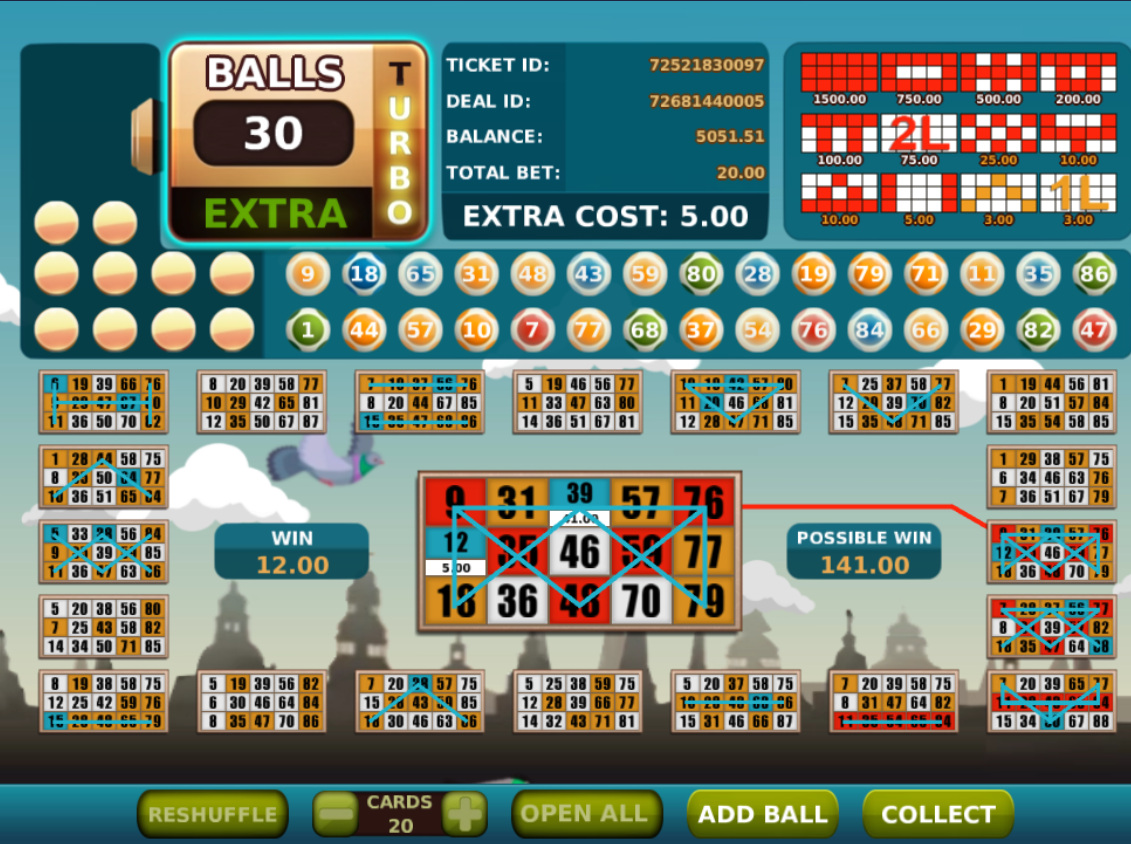Select the large center bingo card
Viewport: 1131px width, 844px height.
pos(580,551)
